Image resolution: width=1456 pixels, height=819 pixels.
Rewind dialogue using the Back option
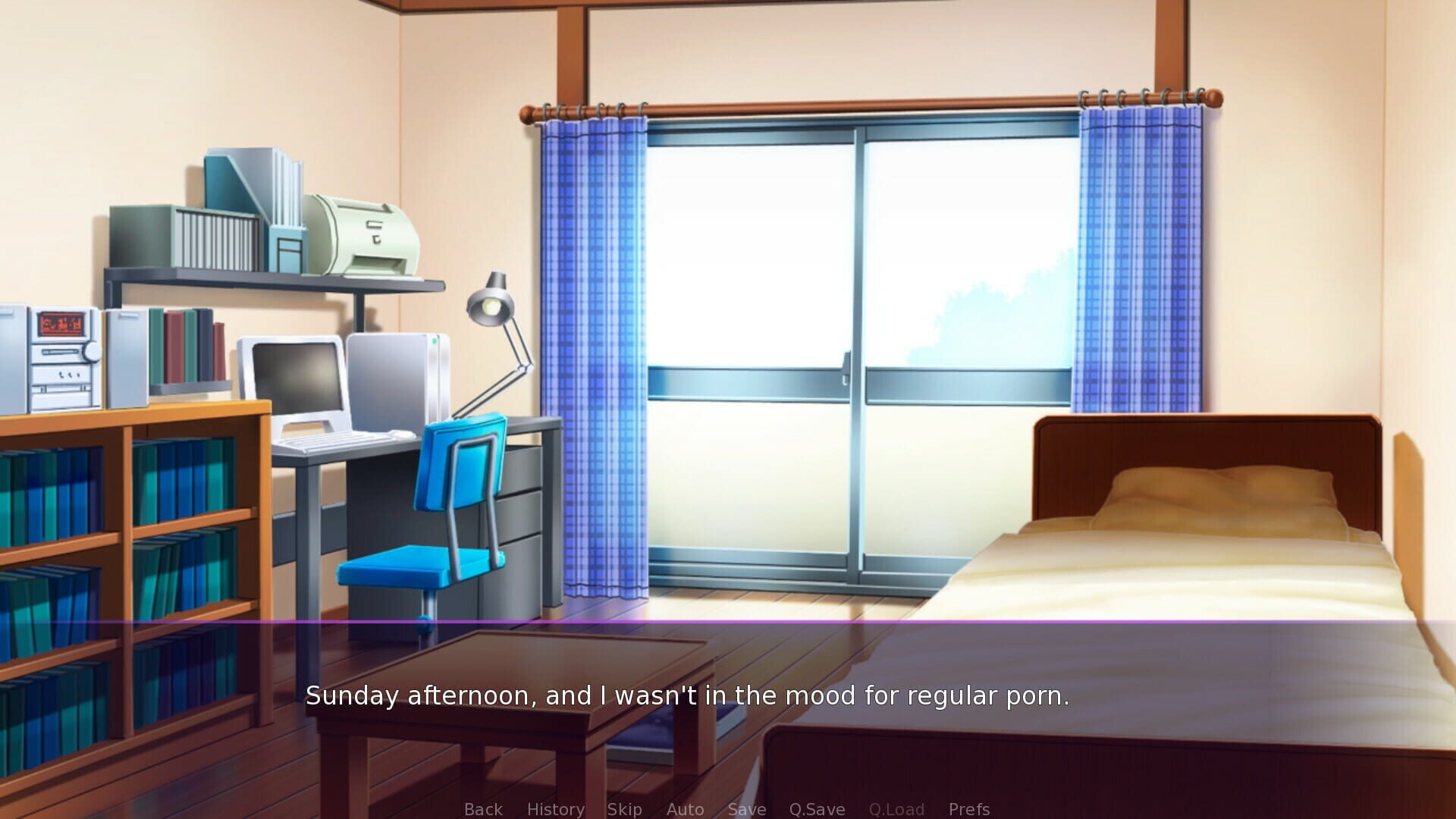coord(482,809)
